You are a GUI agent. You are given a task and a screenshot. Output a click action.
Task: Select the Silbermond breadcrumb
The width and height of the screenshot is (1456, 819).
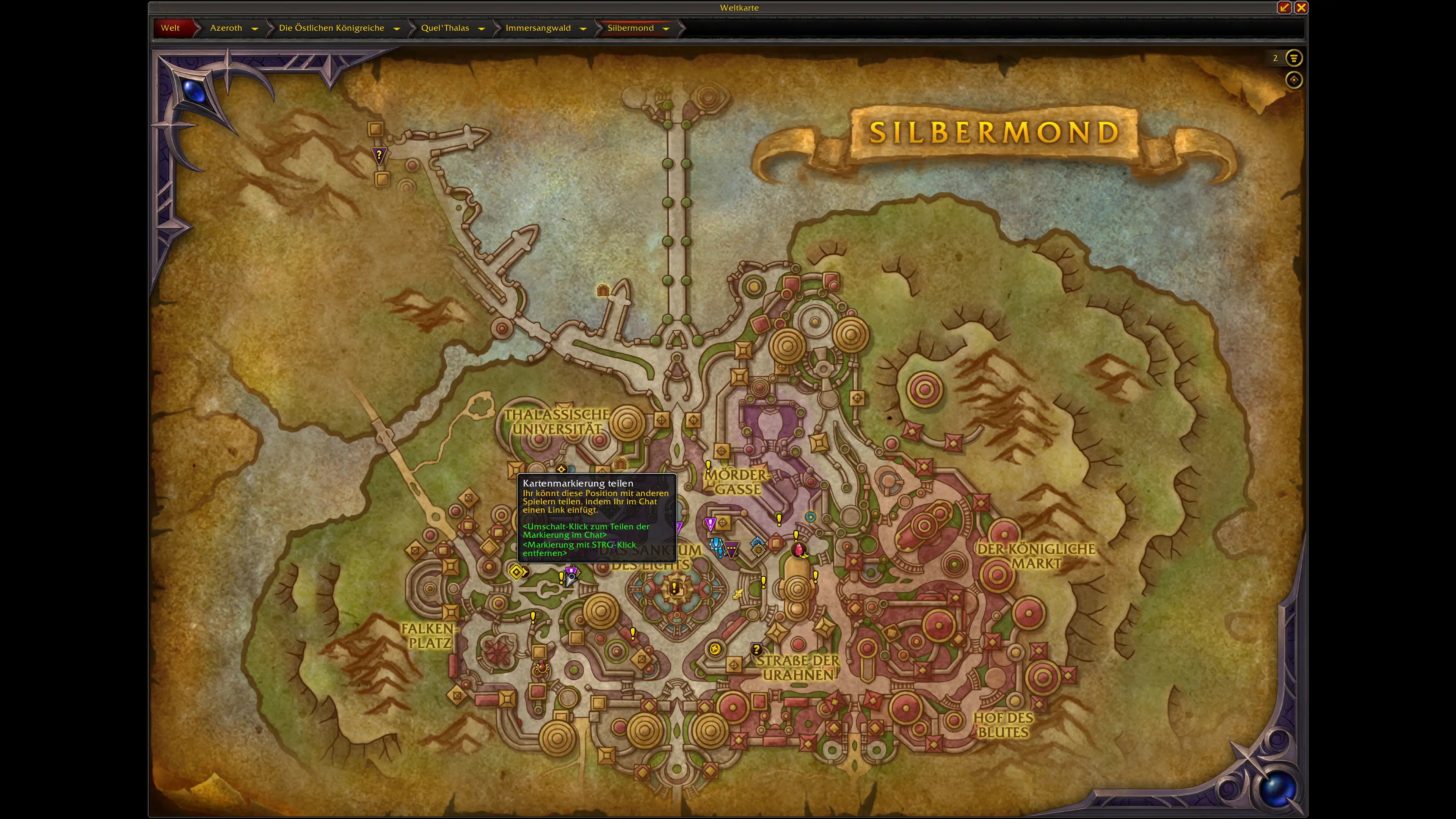click(x=630, y=28)
